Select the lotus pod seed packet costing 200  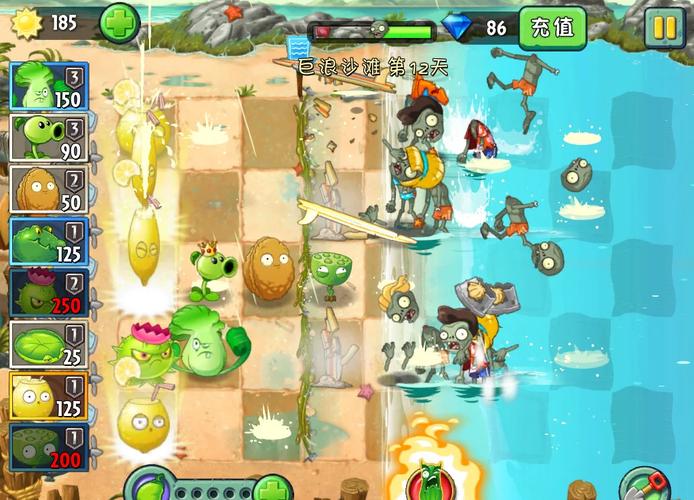coord(50,448)
